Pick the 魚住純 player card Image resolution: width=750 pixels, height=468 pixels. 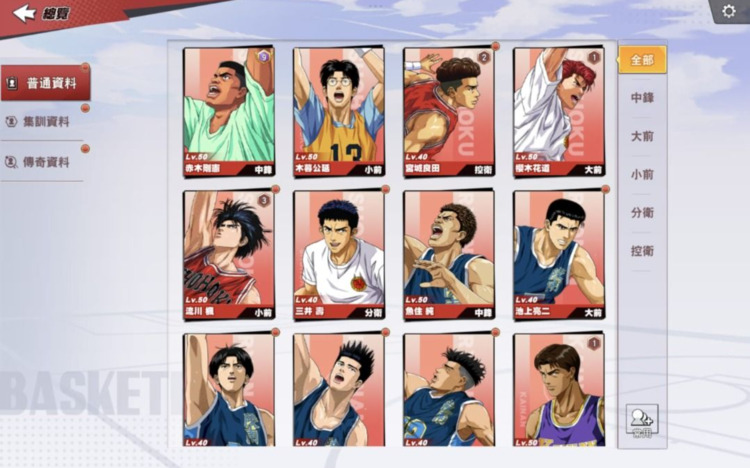tap(449, 254)
